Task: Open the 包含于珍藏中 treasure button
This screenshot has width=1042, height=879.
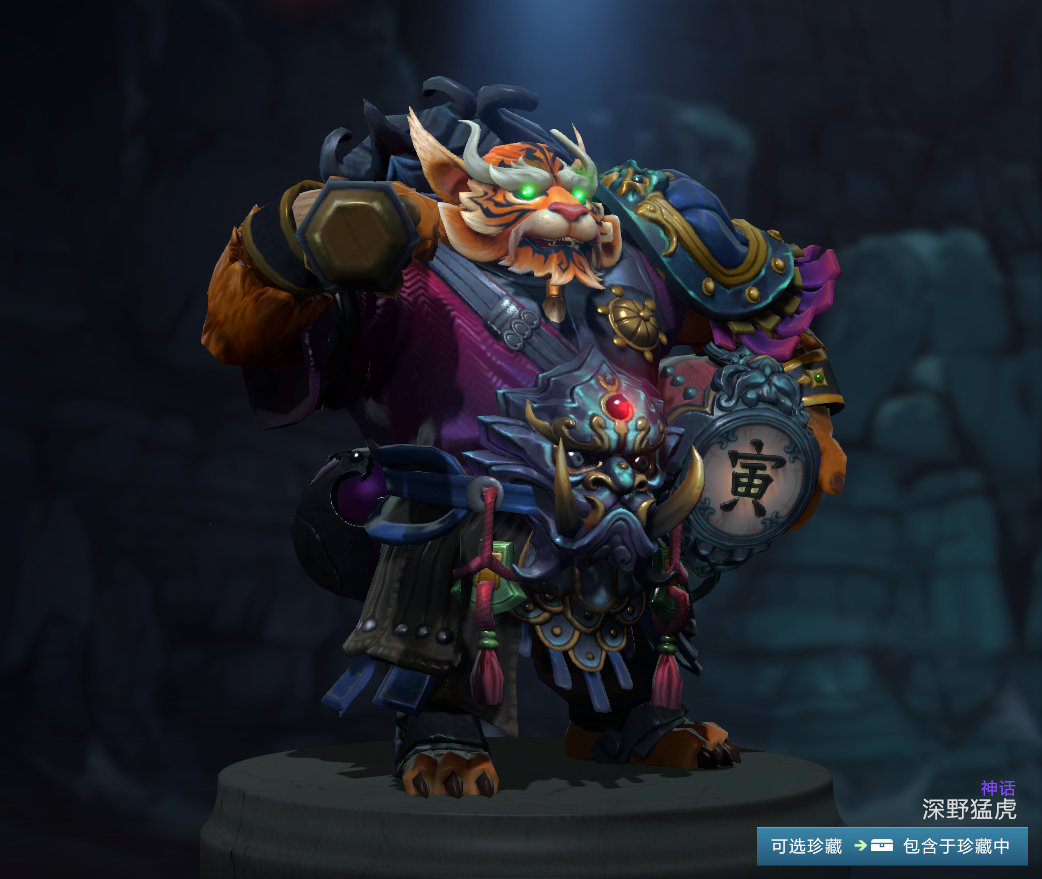Action: coord(941,846)
